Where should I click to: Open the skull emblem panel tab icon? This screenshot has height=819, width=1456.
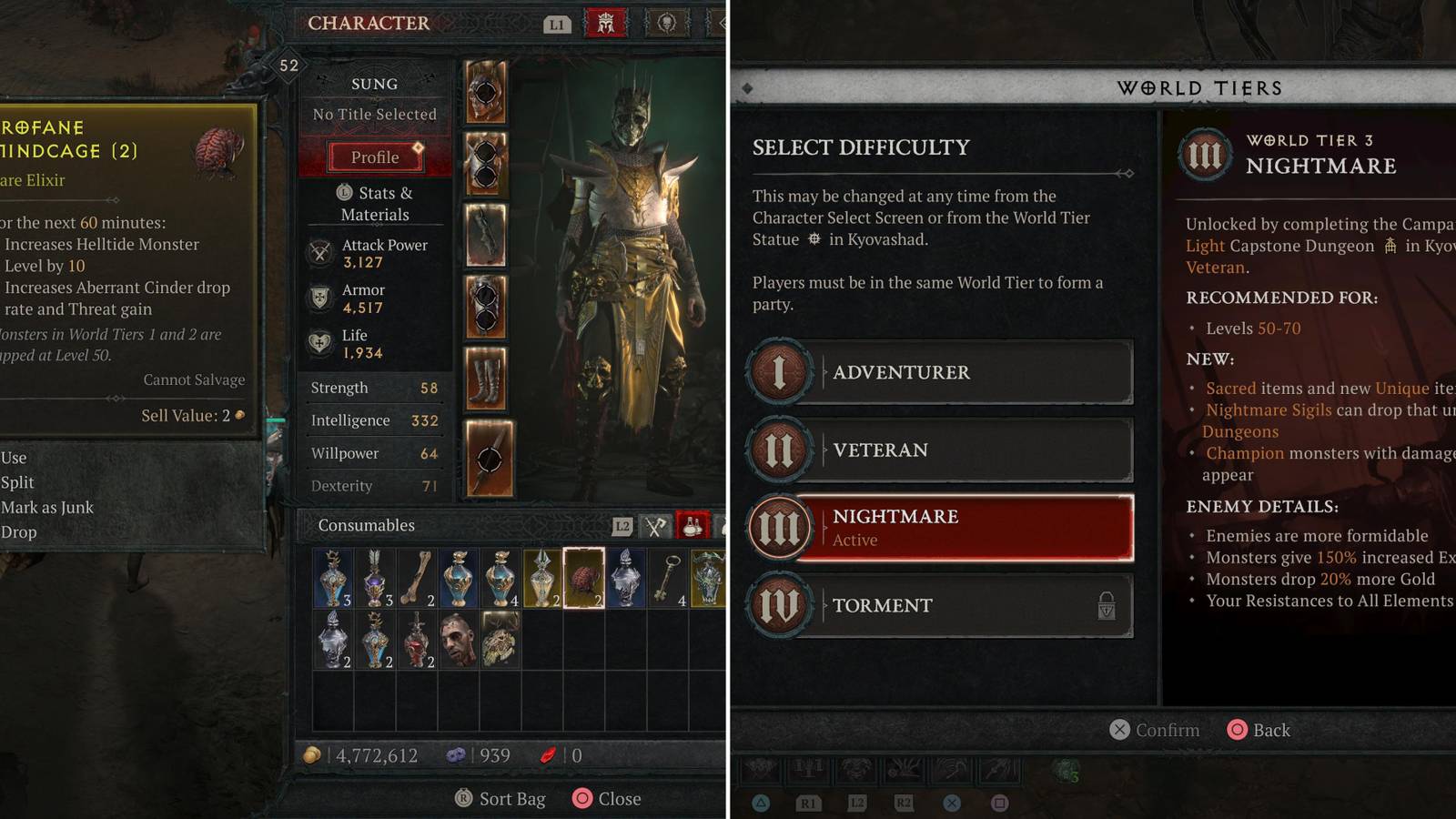pos(668,24)
